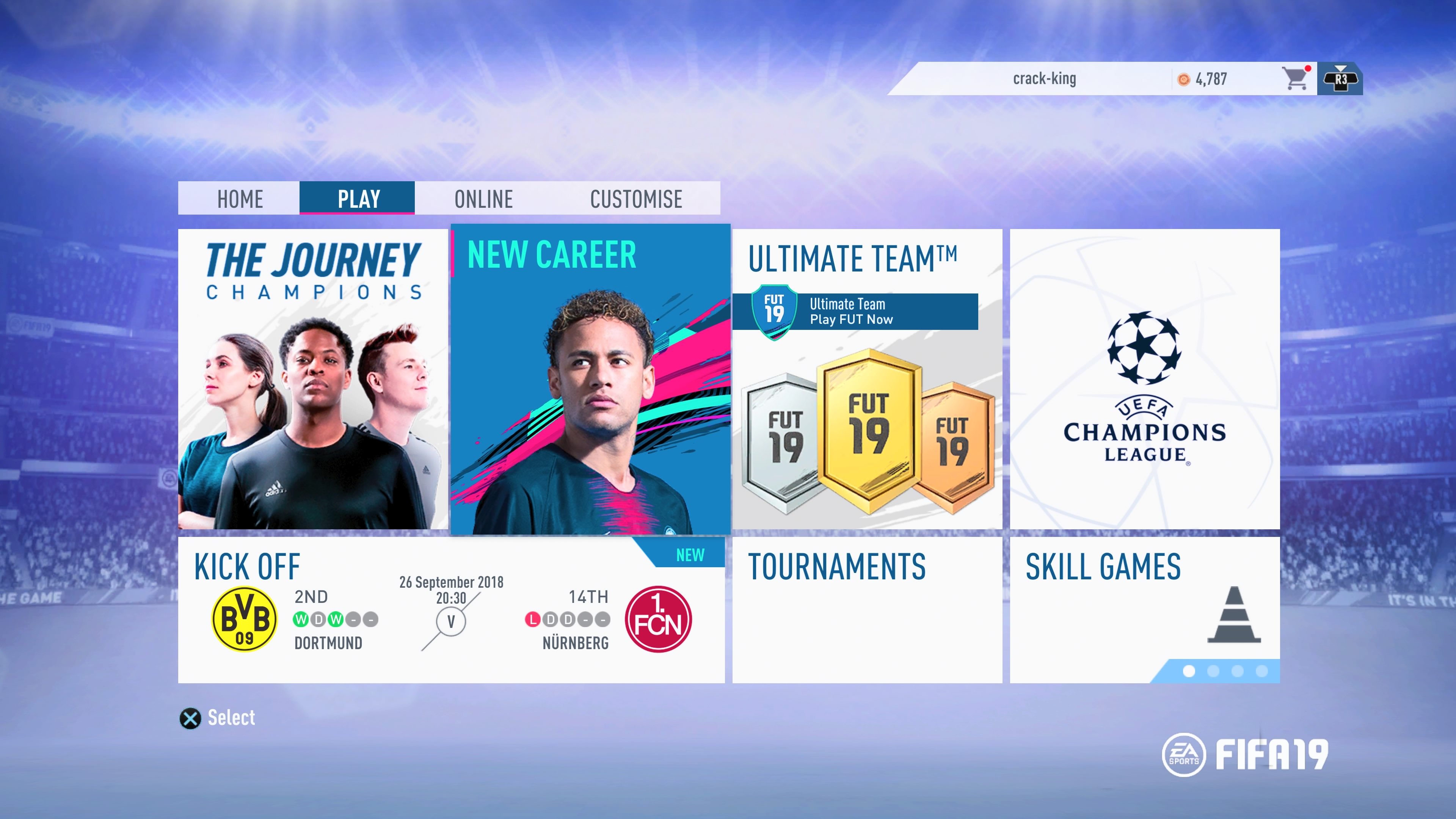Screen dimensions: 1456x819
Task: Select the FUT coin balance icon
Action: tap(1183, 79)
